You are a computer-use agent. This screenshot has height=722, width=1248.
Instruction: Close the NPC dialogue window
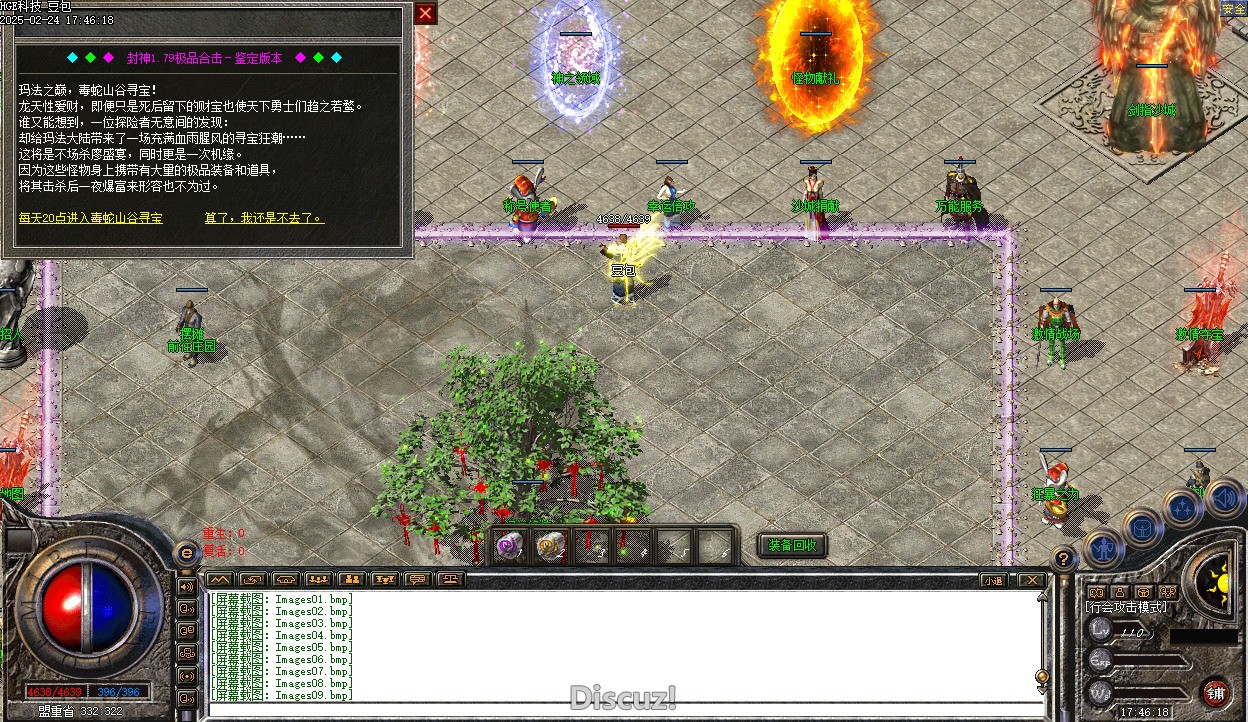point(426,13)
